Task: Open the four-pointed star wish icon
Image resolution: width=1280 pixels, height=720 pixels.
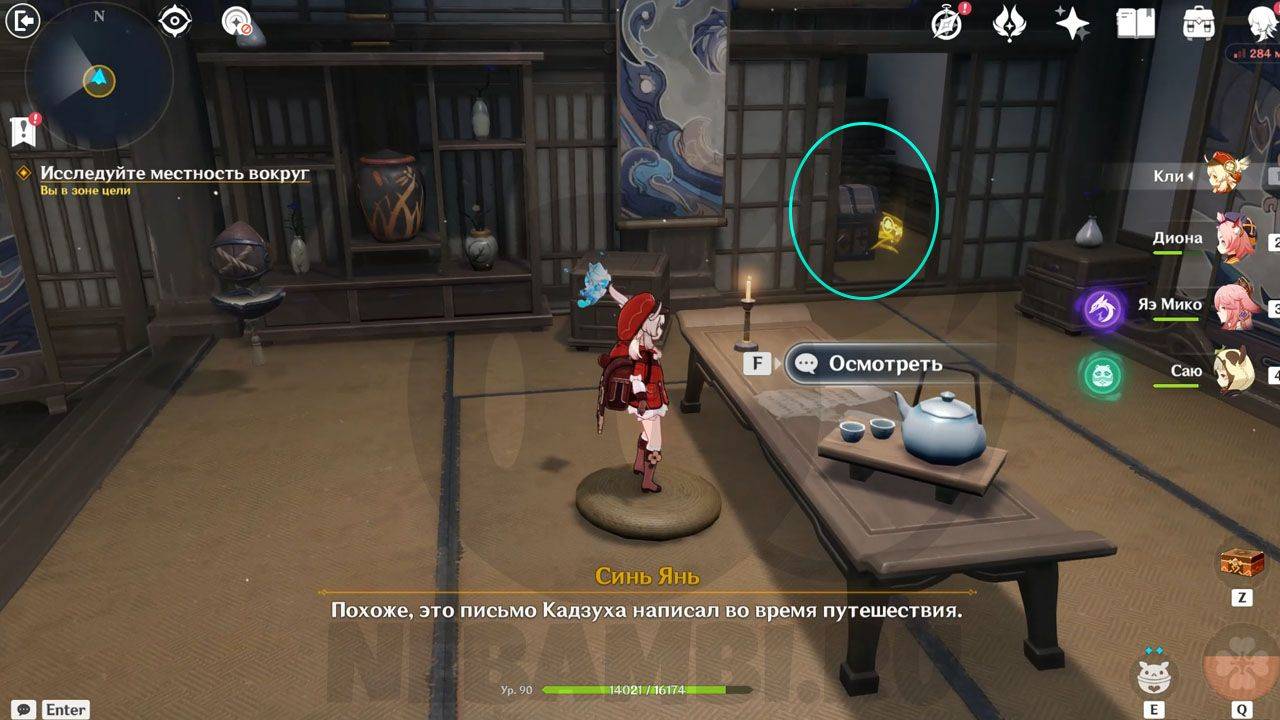Action: (1072, 23)
